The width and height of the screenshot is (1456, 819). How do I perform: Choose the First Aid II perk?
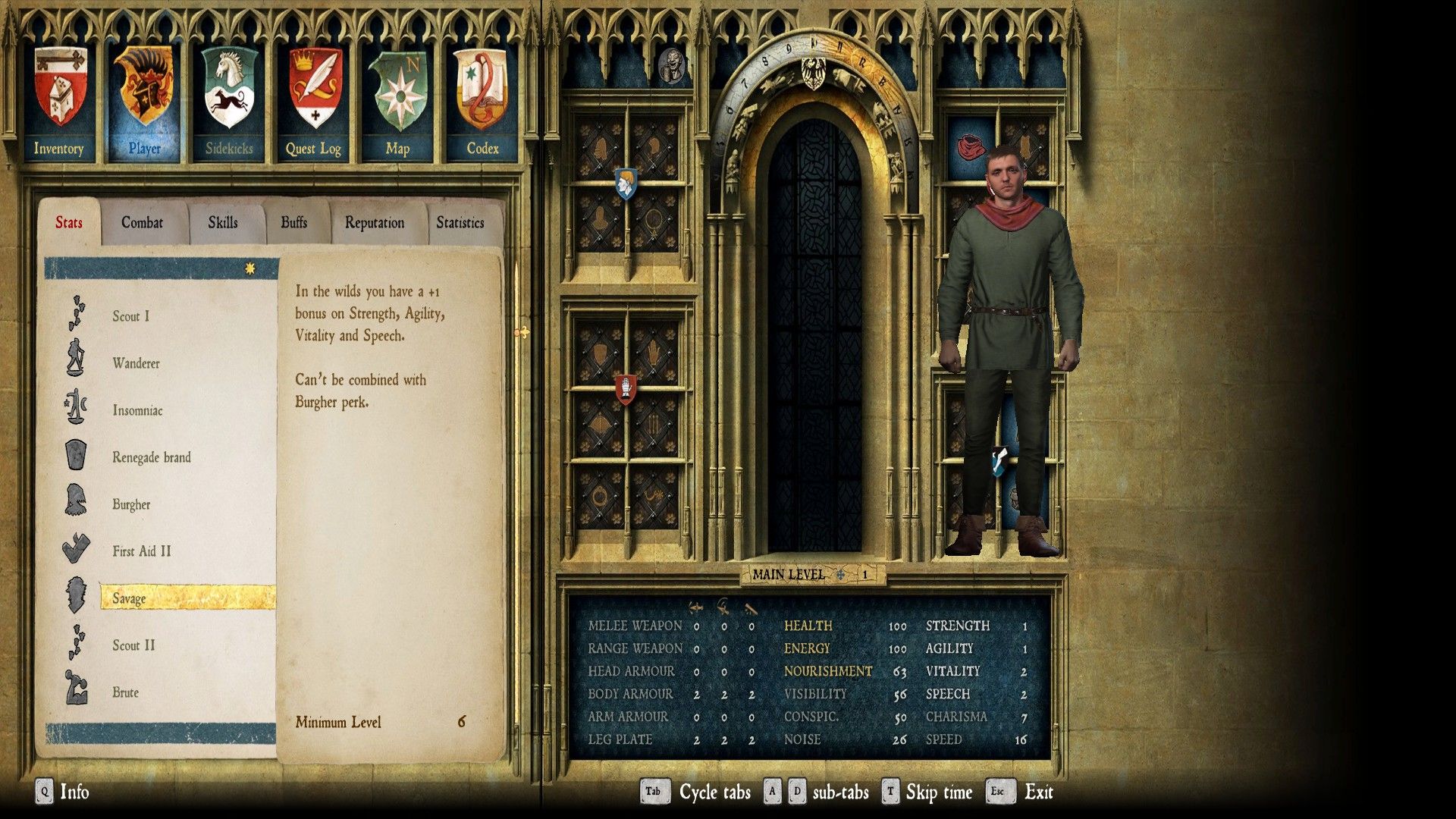(142, 551)
